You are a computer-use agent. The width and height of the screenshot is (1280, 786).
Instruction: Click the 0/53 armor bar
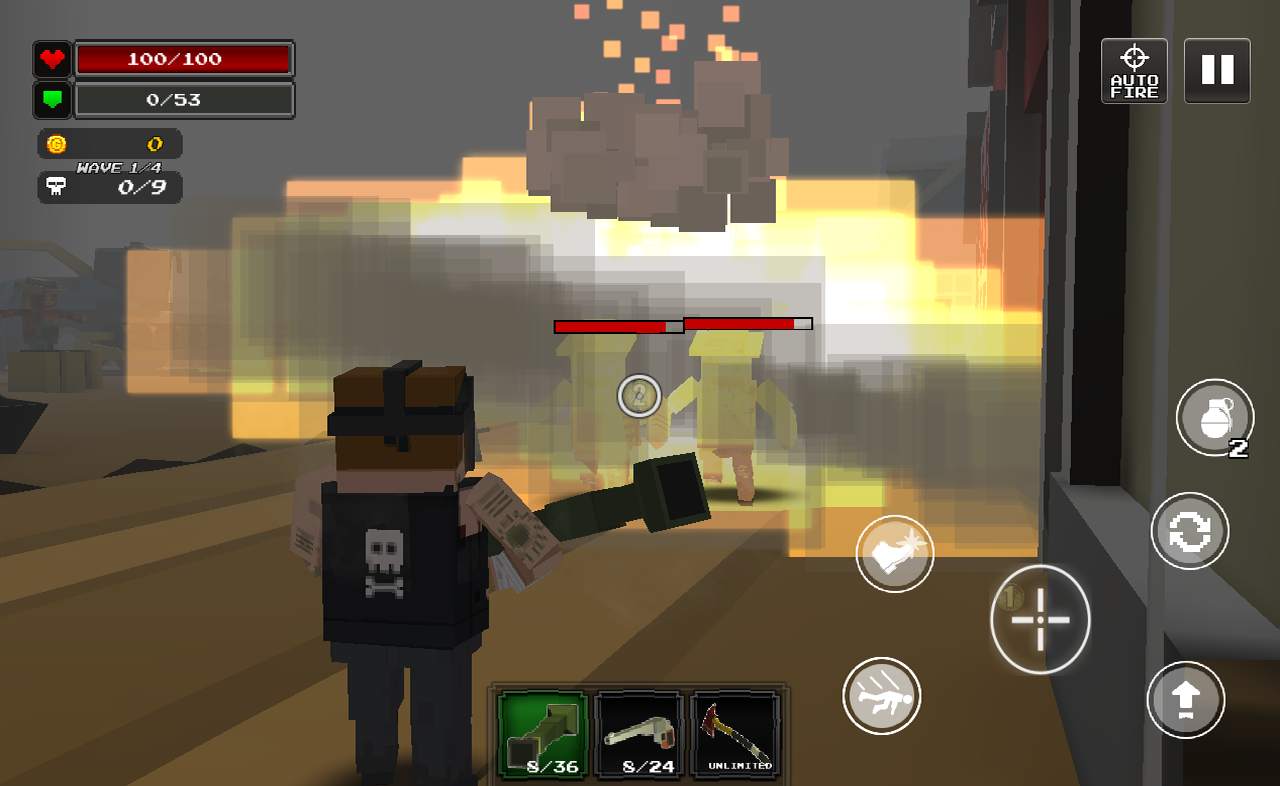185,100
